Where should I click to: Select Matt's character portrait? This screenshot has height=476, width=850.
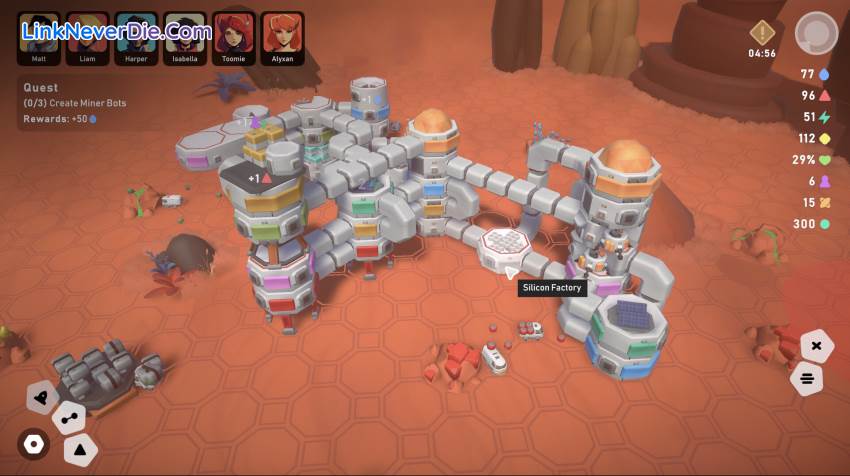(x=38, y=33)
